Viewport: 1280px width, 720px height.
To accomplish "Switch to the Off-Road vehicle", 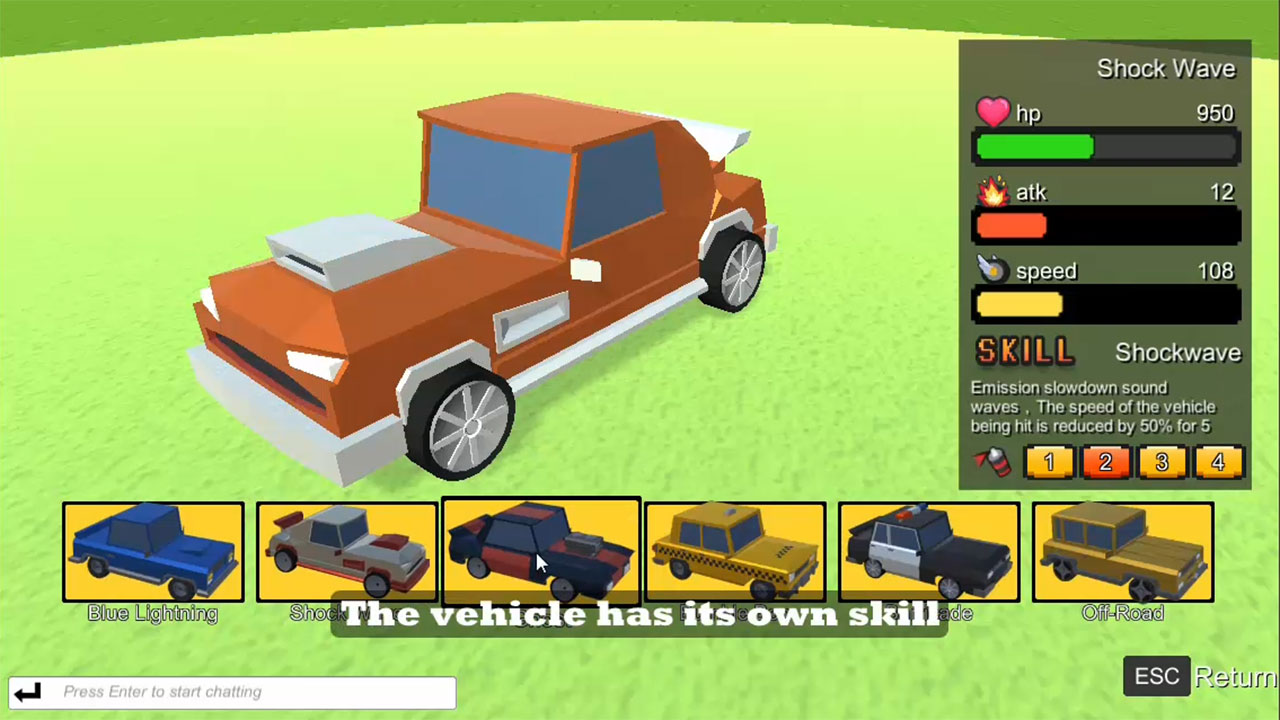I will (x=1122, y=553).
